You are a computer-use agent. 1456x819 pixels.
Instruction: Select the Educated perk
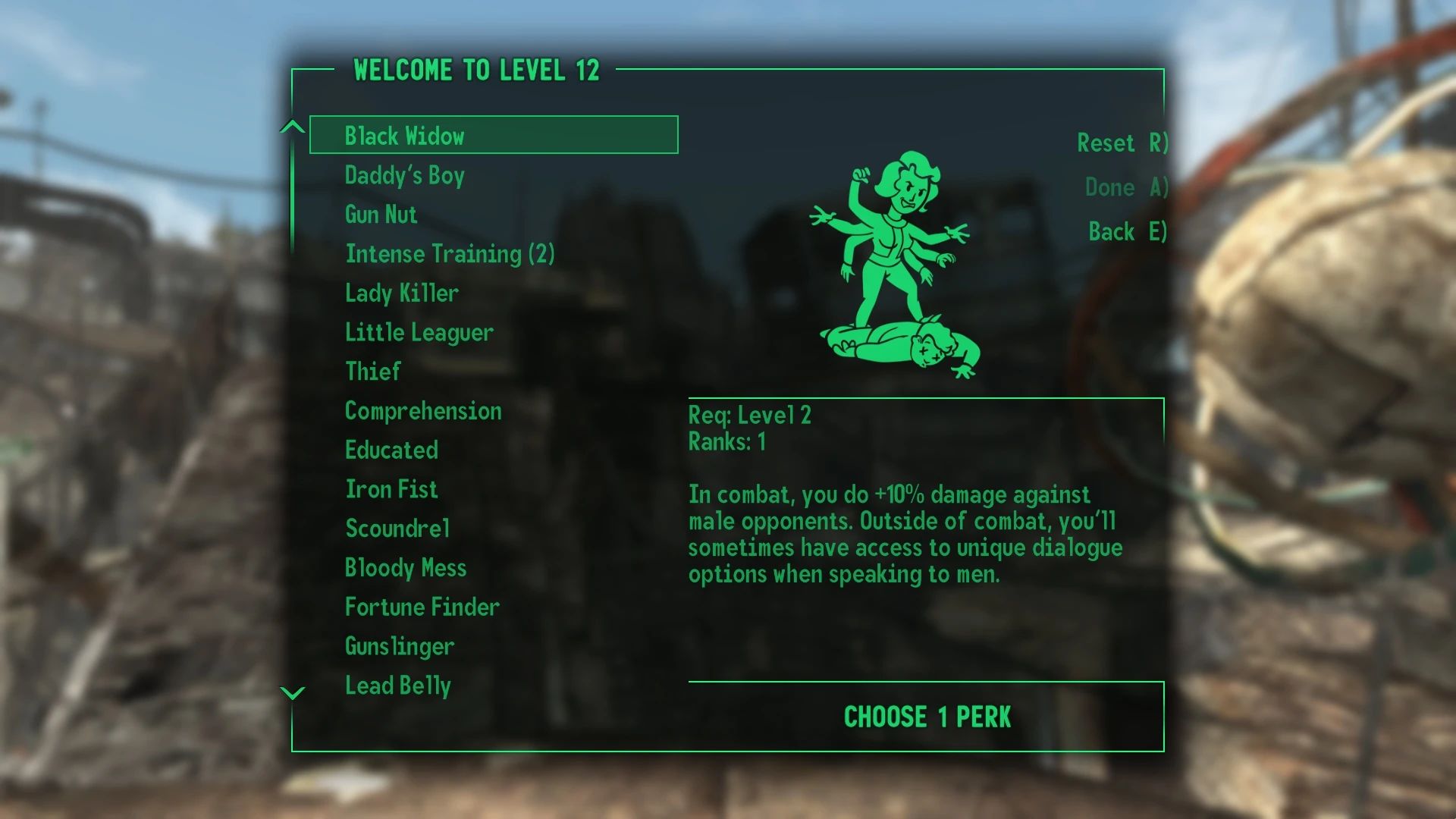pyautogui.click(x=391, y=450)
